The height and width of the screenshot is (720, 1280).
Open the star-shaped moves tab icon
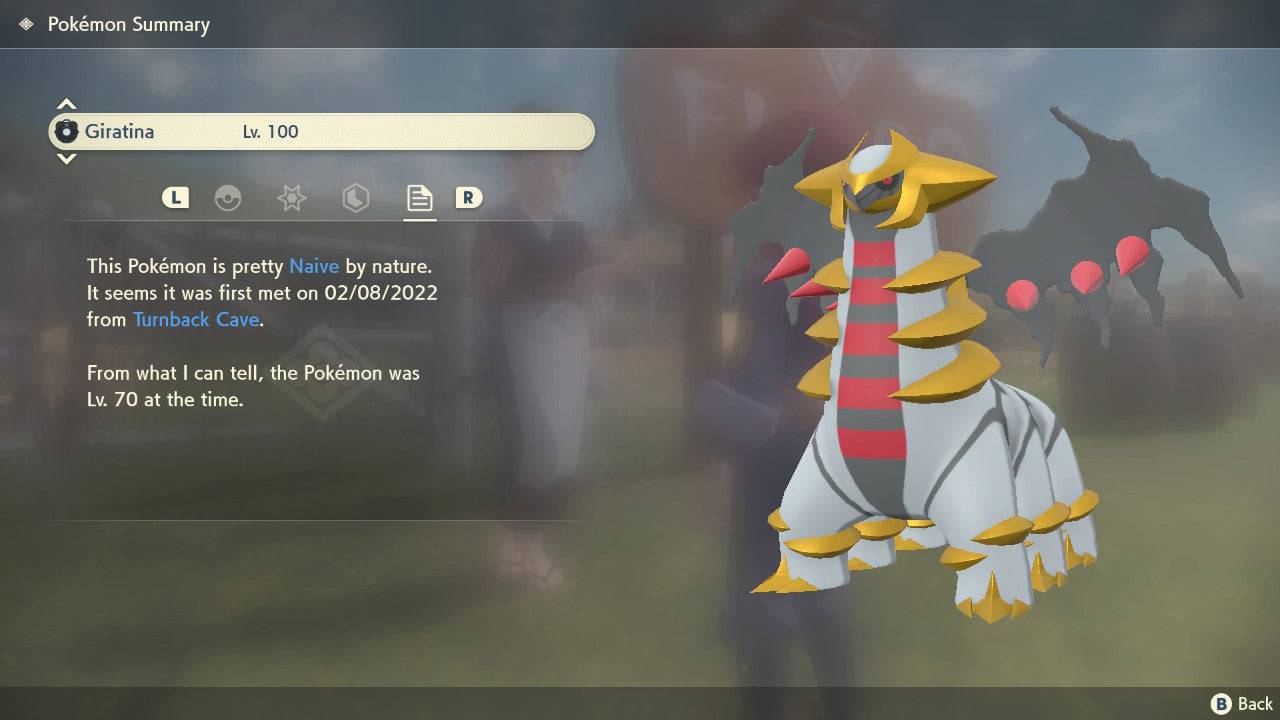pos(291,198)
